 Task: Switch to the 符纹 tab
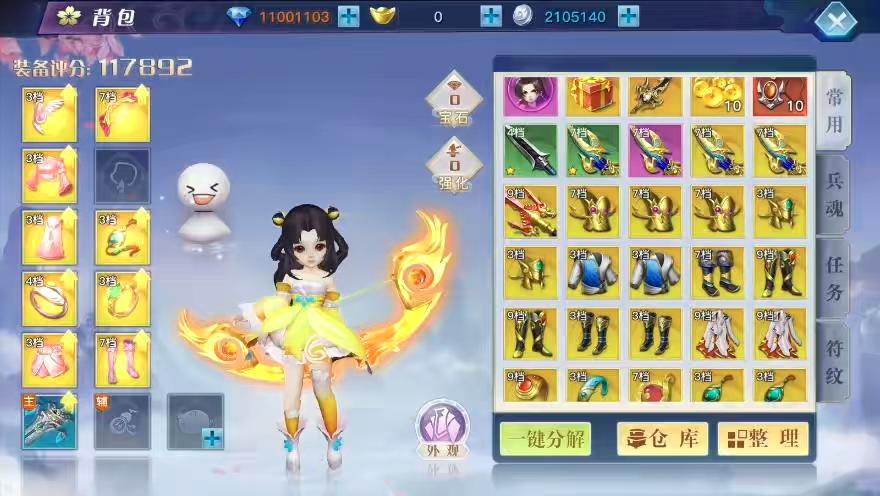coord(834,362)
